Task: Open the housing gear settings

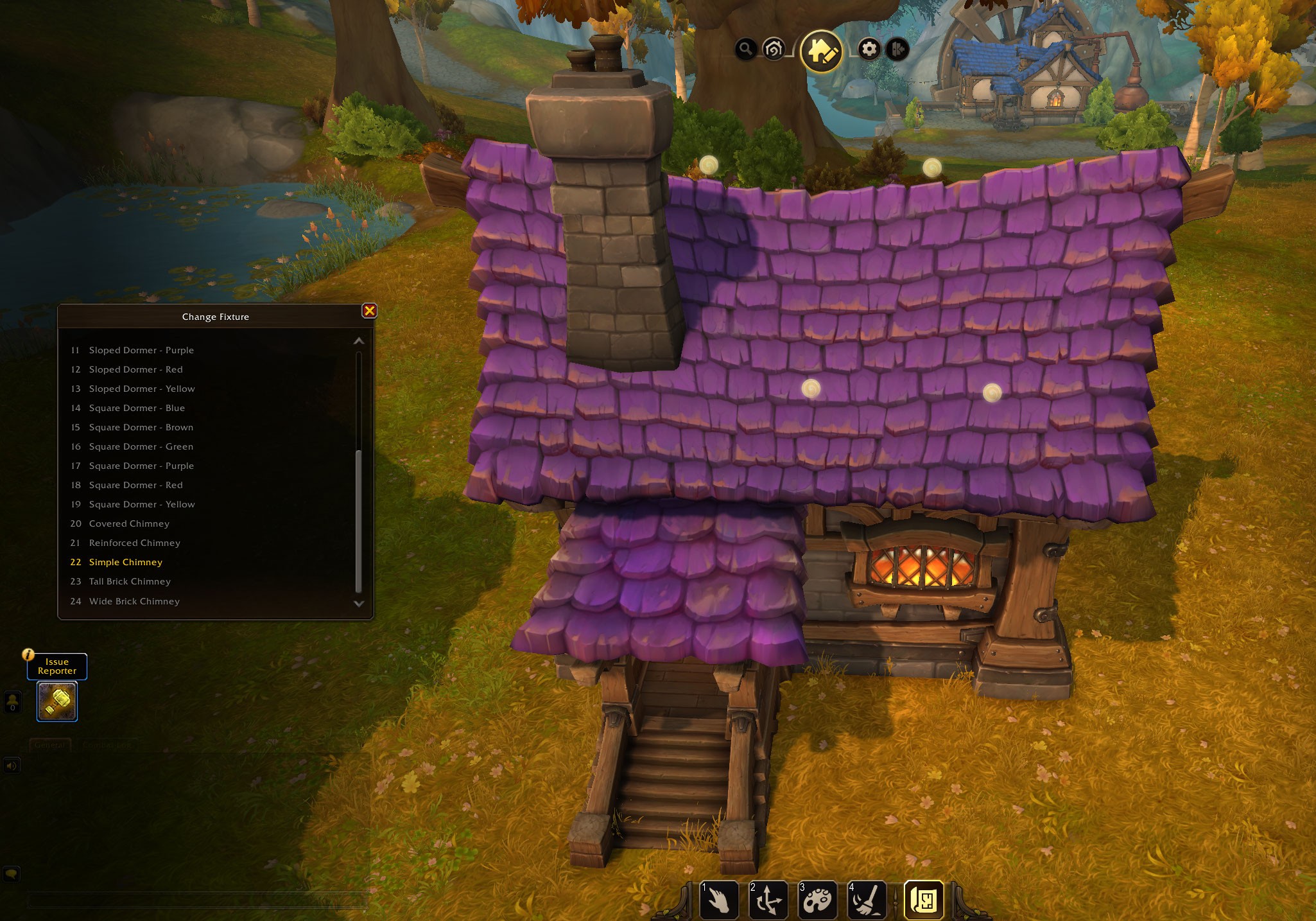Action: [869, 49]
